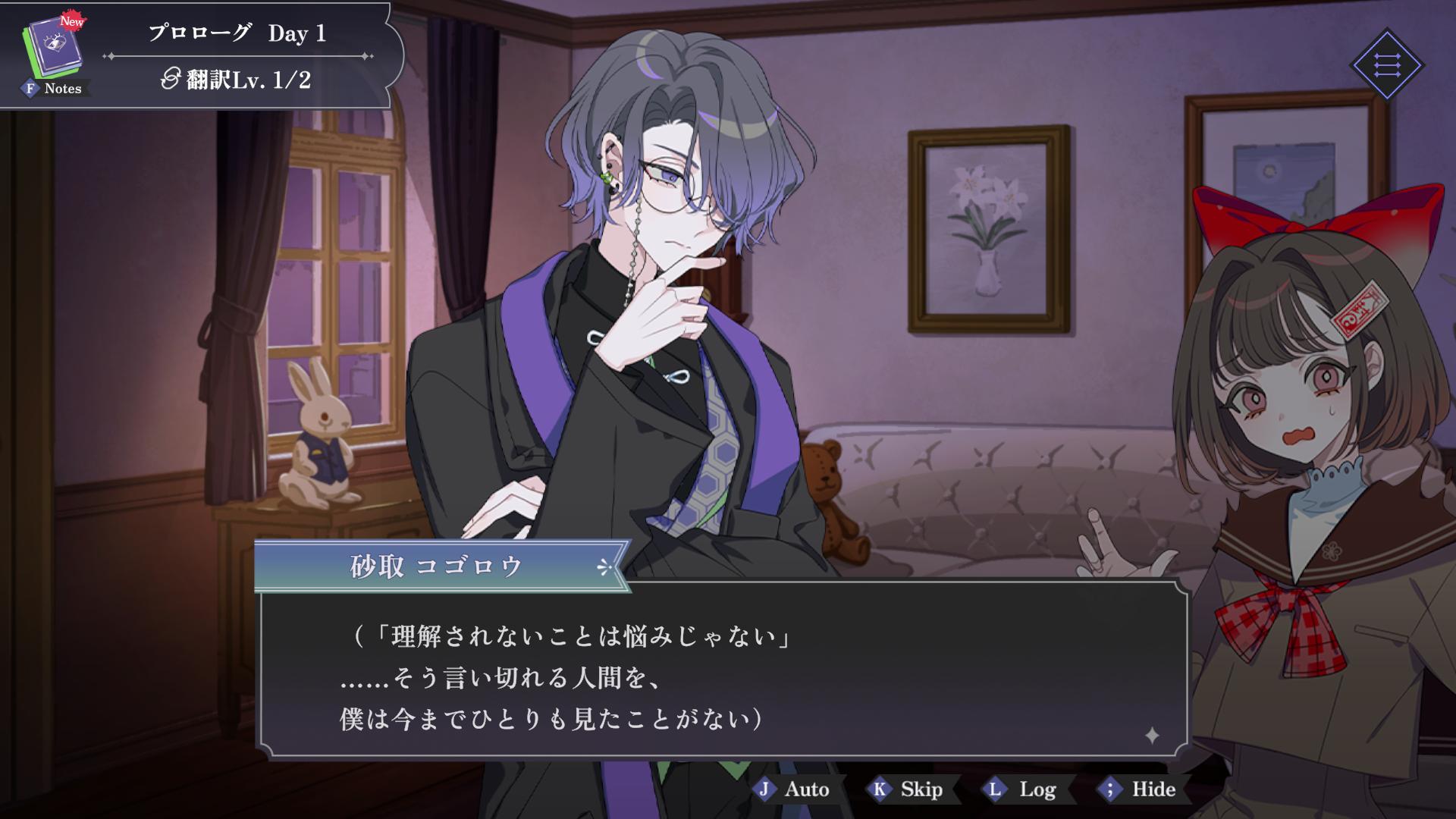Click the J key diamond icon near Auto

click(765, 789)
